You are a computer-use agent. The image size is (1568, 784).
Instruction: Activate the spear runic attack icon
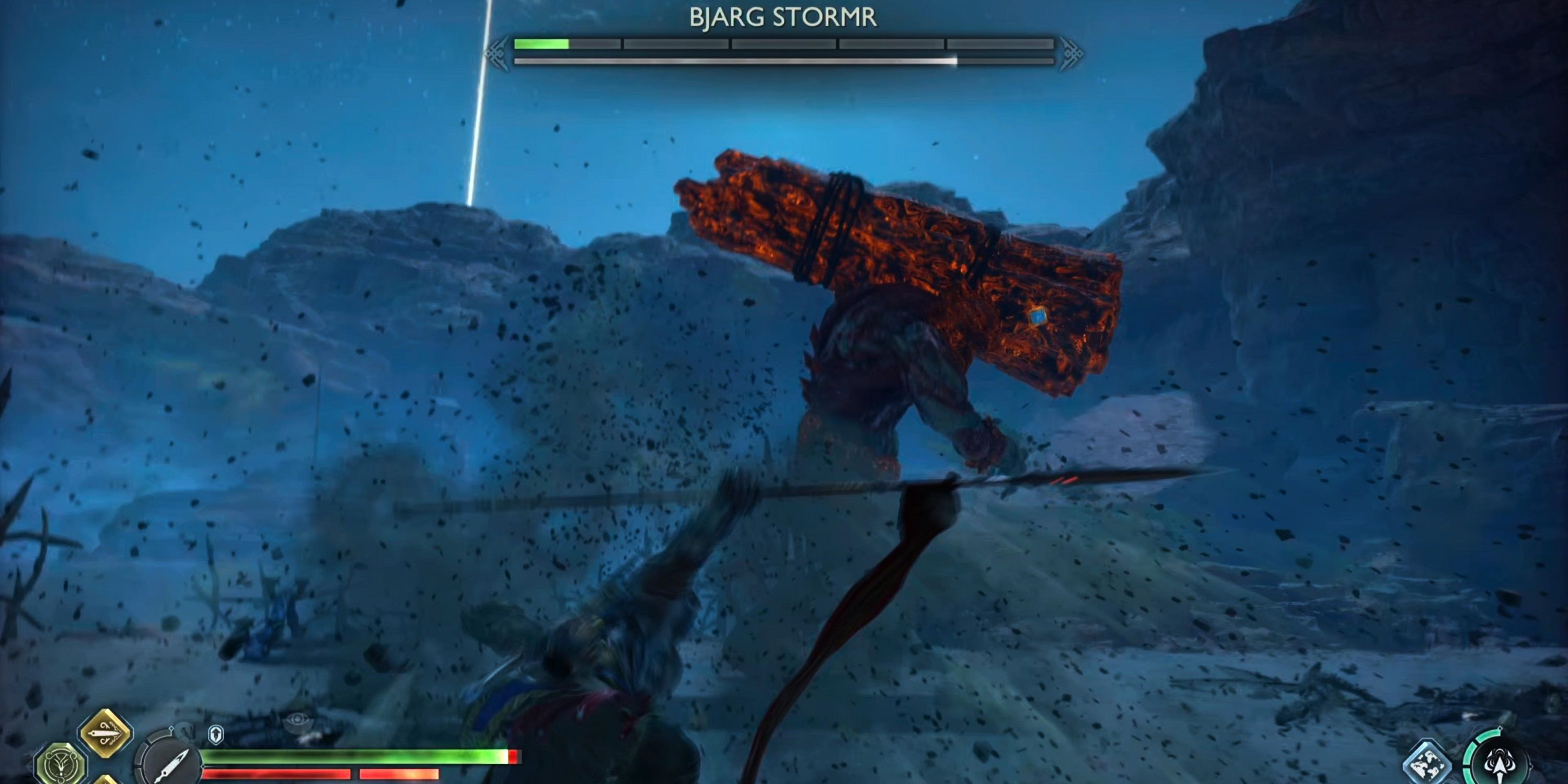(1501, 763)
